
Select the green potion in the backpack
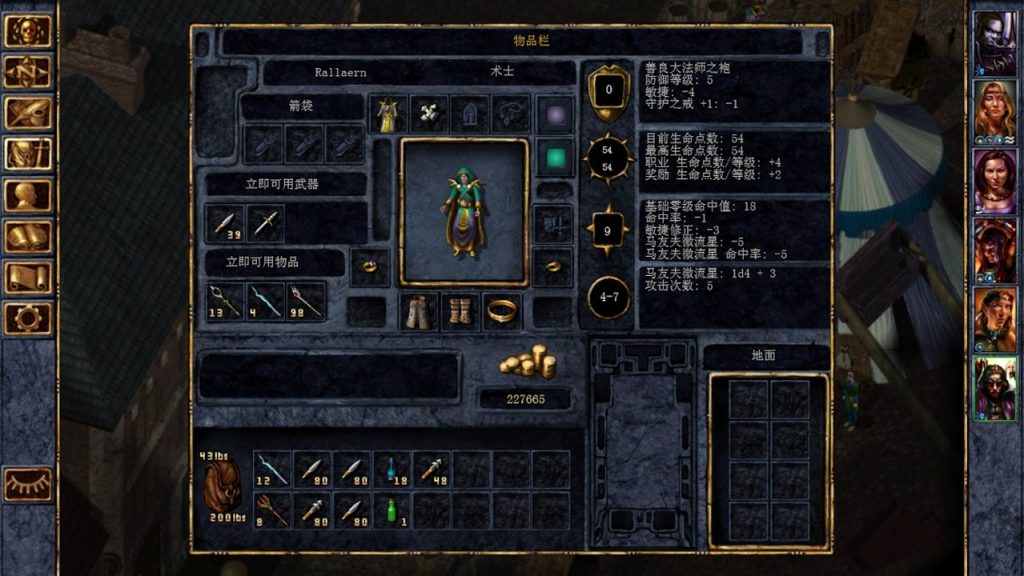392,510
